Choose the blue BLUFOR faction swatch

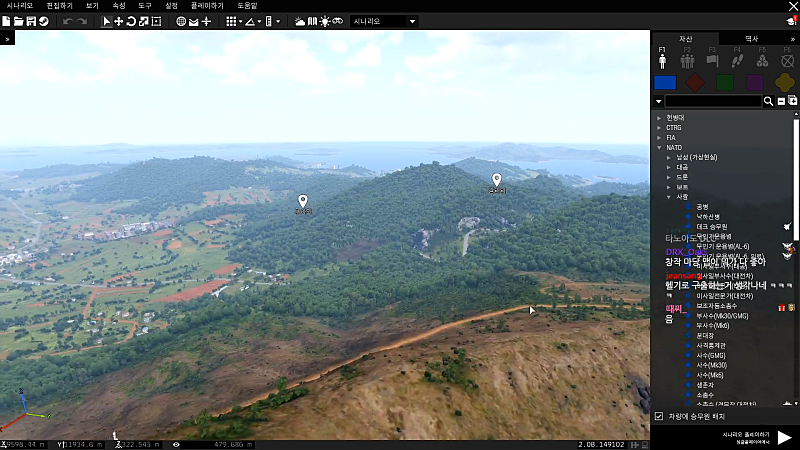665,83
